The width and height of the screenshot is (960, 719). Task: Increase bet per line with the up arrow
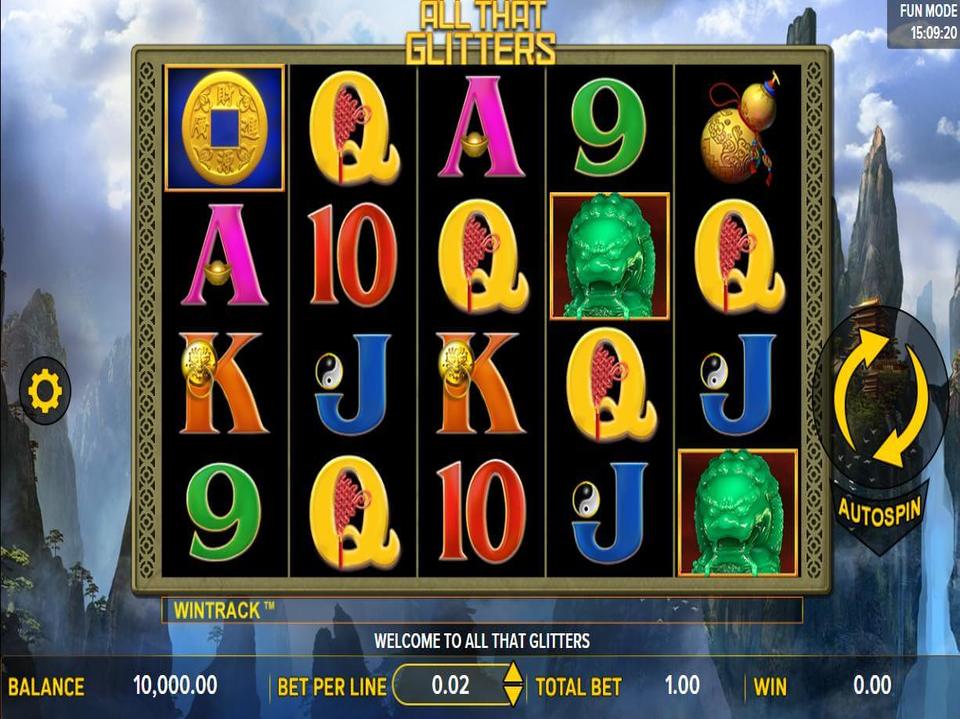tap(512, 675)
